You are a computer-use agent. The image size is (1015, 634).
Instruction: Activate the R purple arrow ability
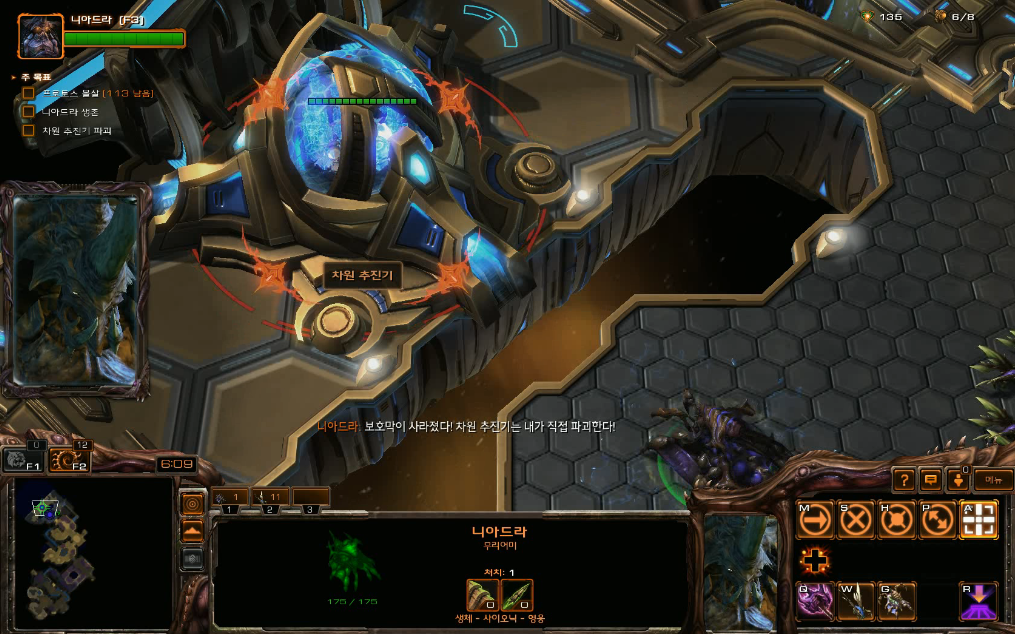(x=979, y=601)
